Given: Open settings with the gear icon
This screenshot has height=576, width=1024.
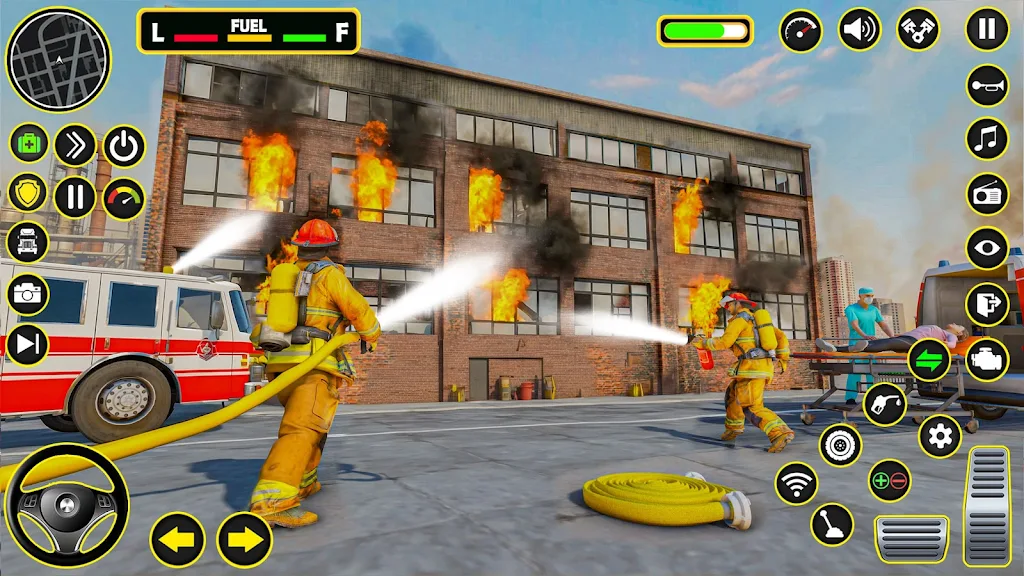Looking at the screenshot, I should pyautogui.click(x=939, y=436).
